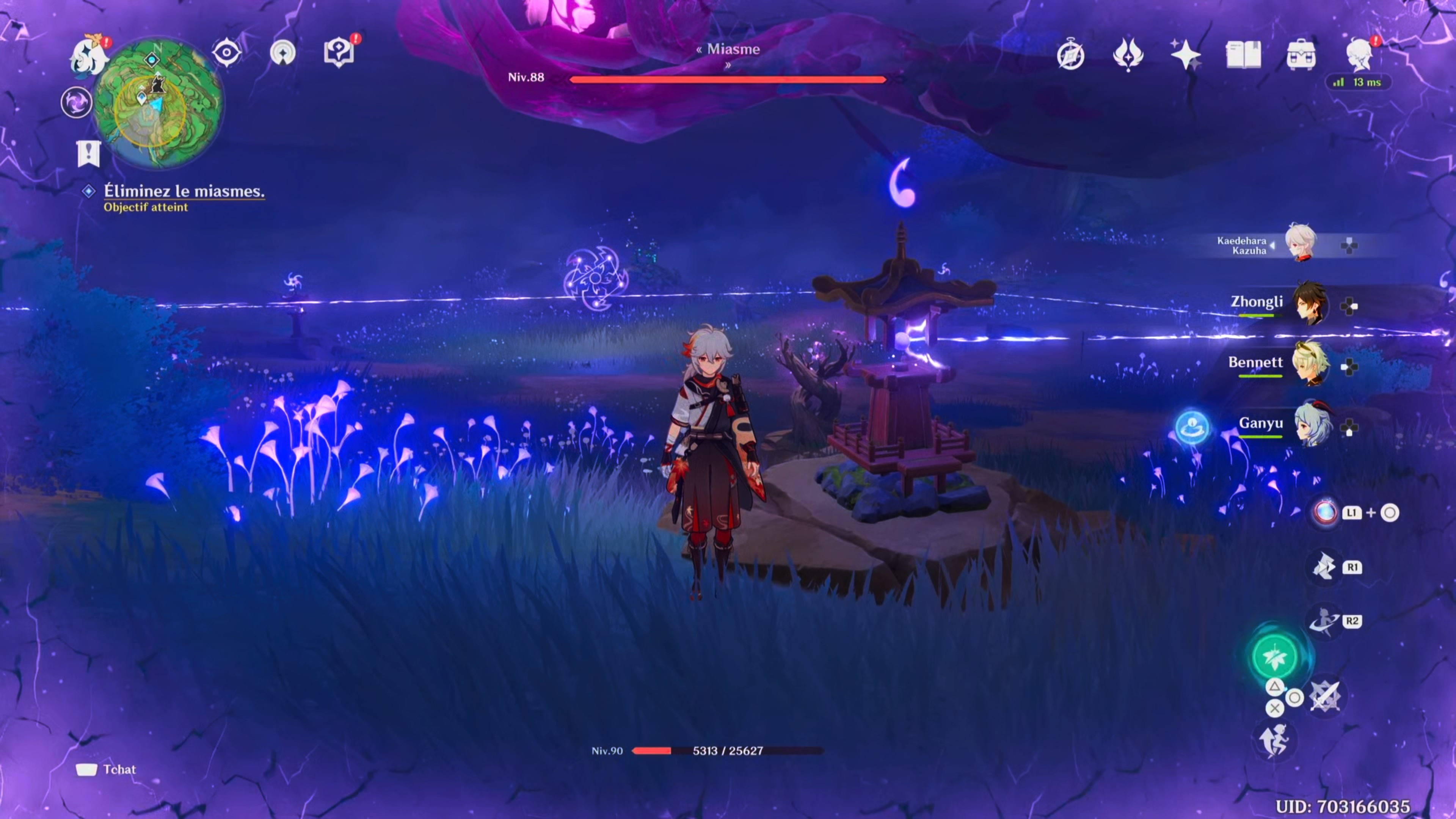This screenshot has width=1456, height=819.
Task: Open the pinned quest banner icon
Action: tap(89, 153)
